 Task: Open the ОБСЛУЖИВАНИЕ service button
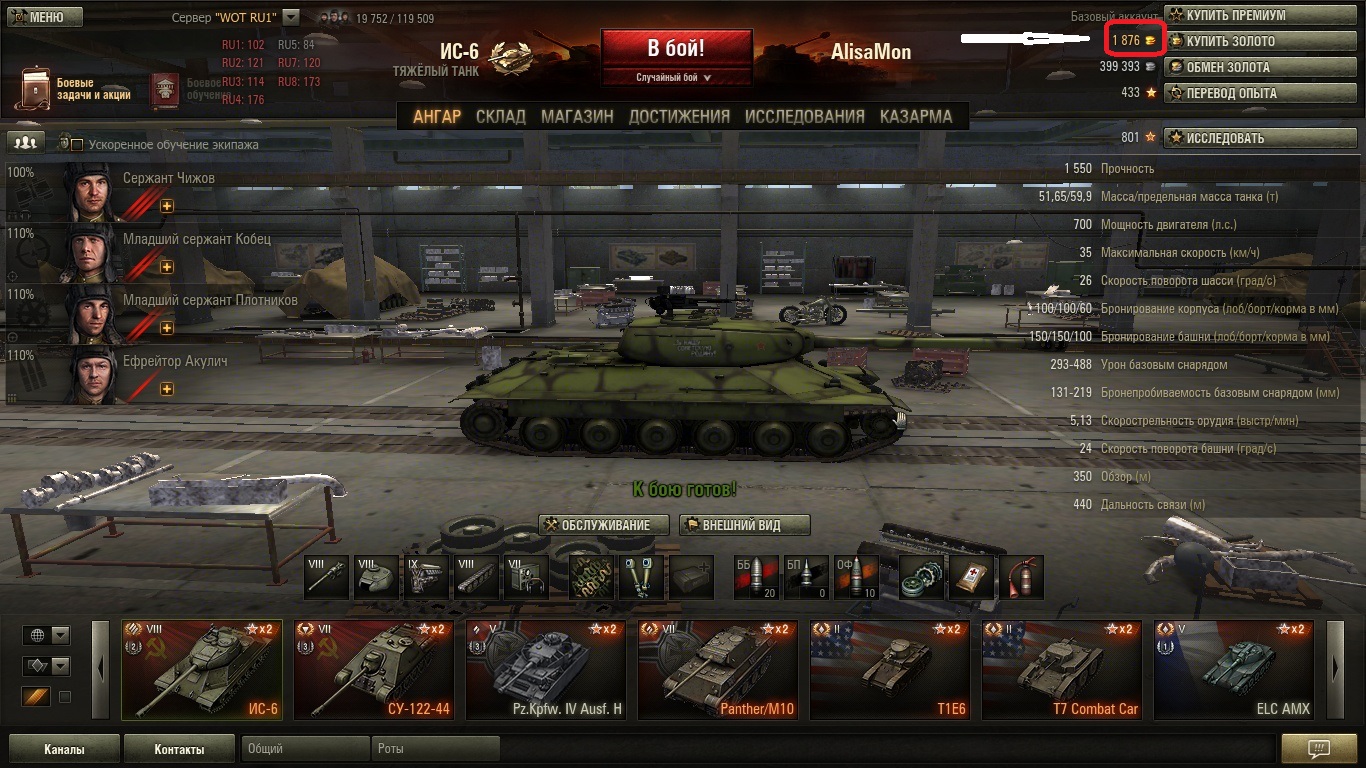602,525
